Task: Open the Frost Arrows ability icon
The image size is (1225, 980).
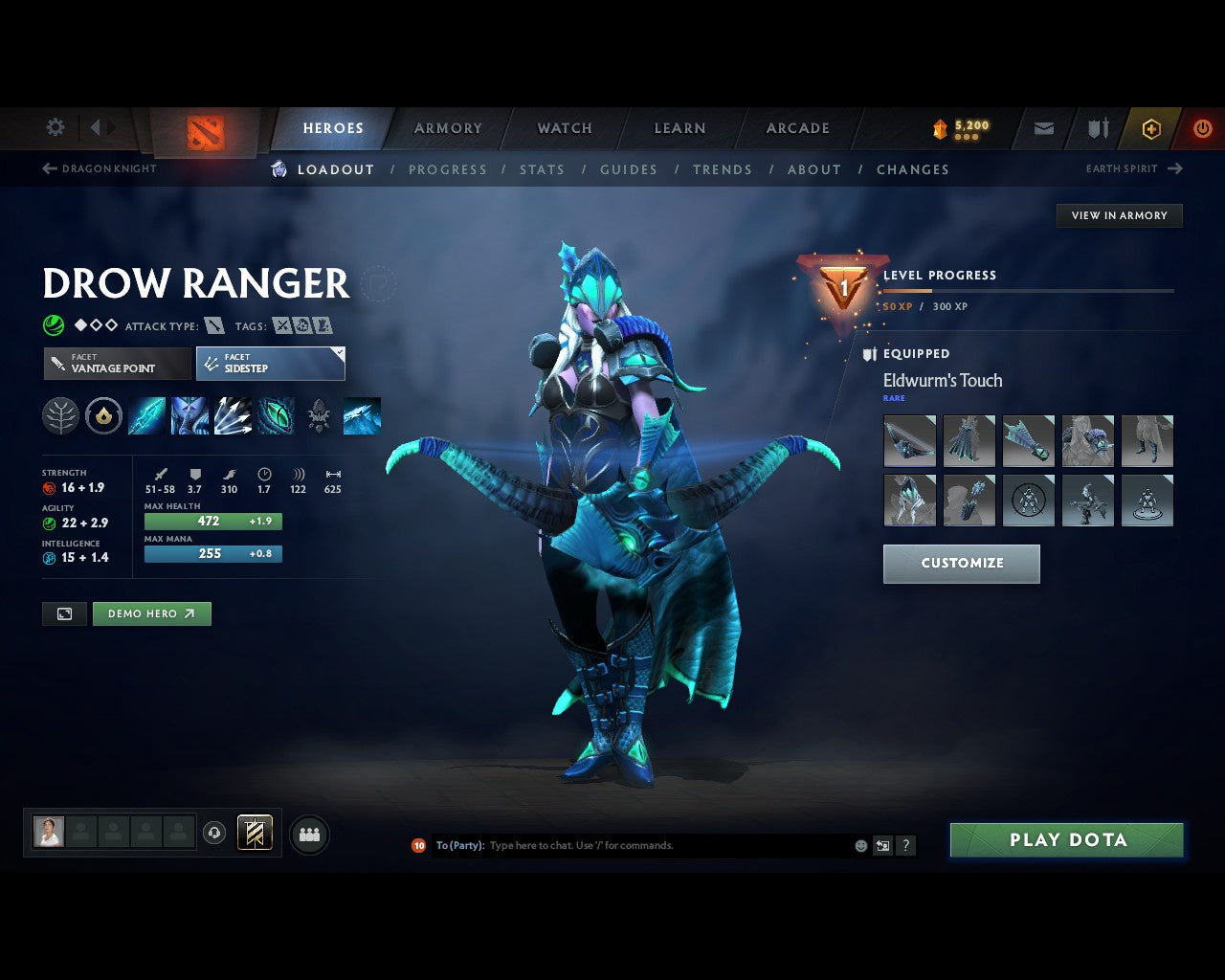Action: (147, 415)
